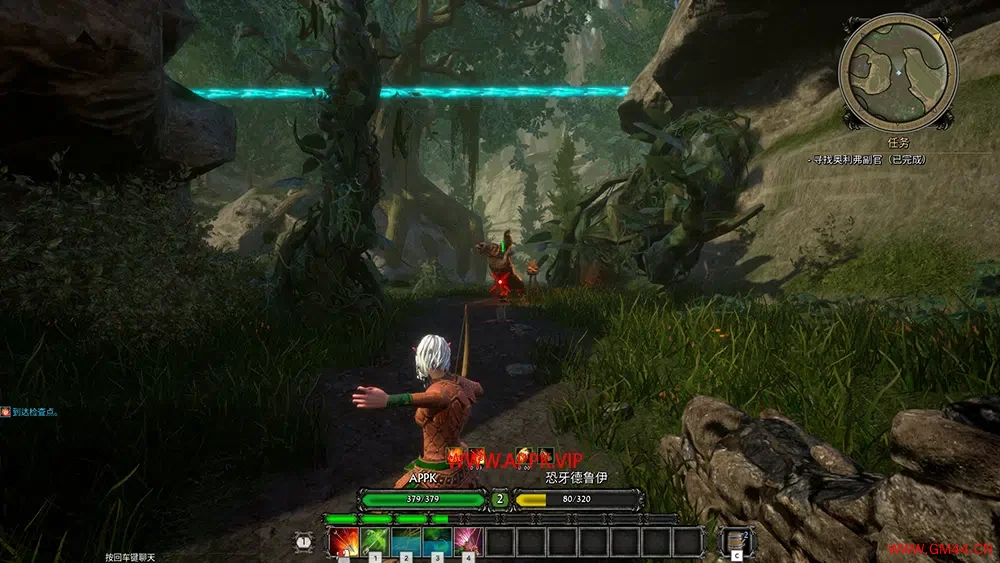Switch hotbar page with the round 1 button
This screenshot has height=563, width=1000.
pyautogui.click(x=305, y=541)
